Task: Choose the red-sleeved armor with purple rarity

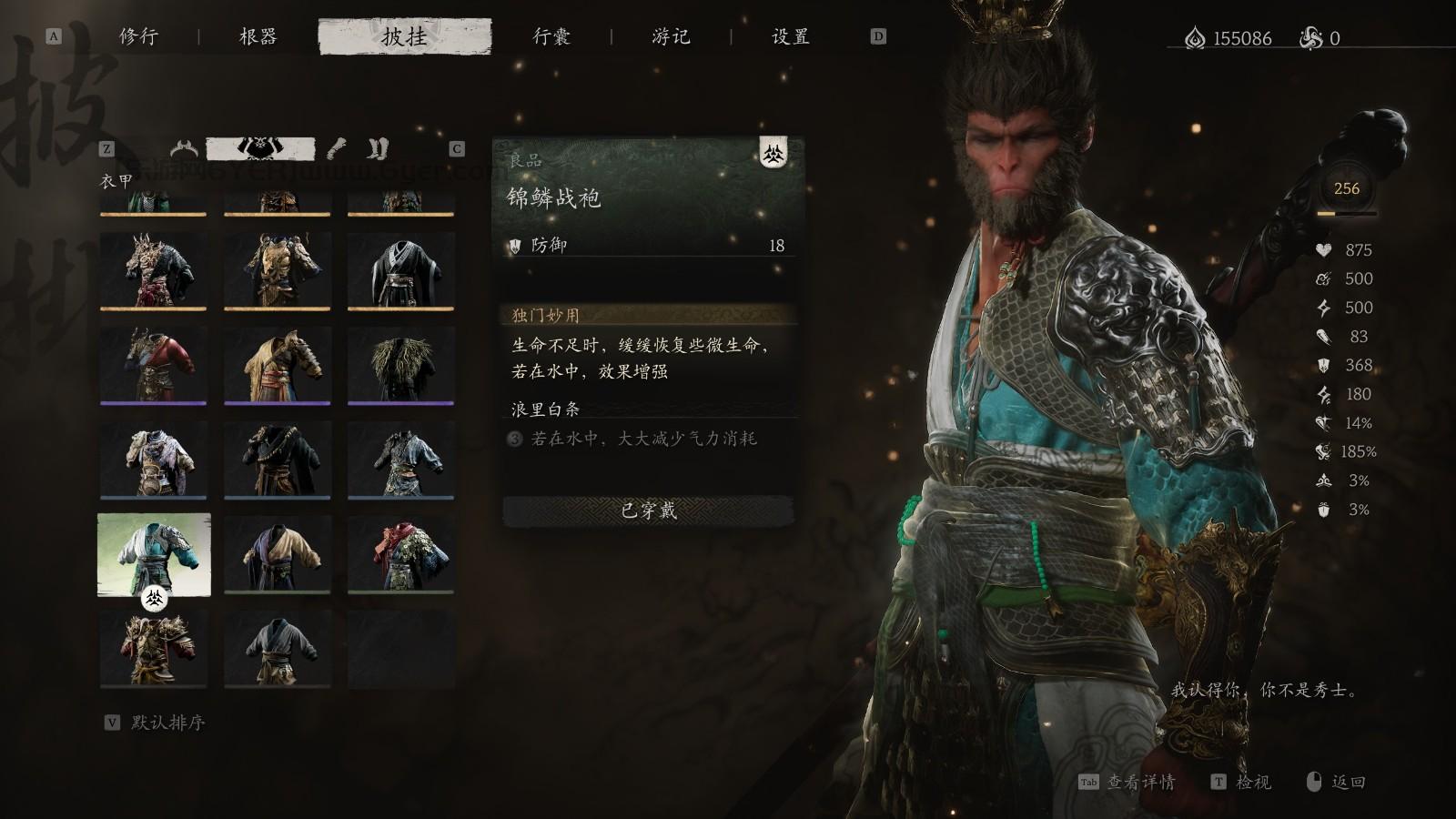Action: (153, 365)
